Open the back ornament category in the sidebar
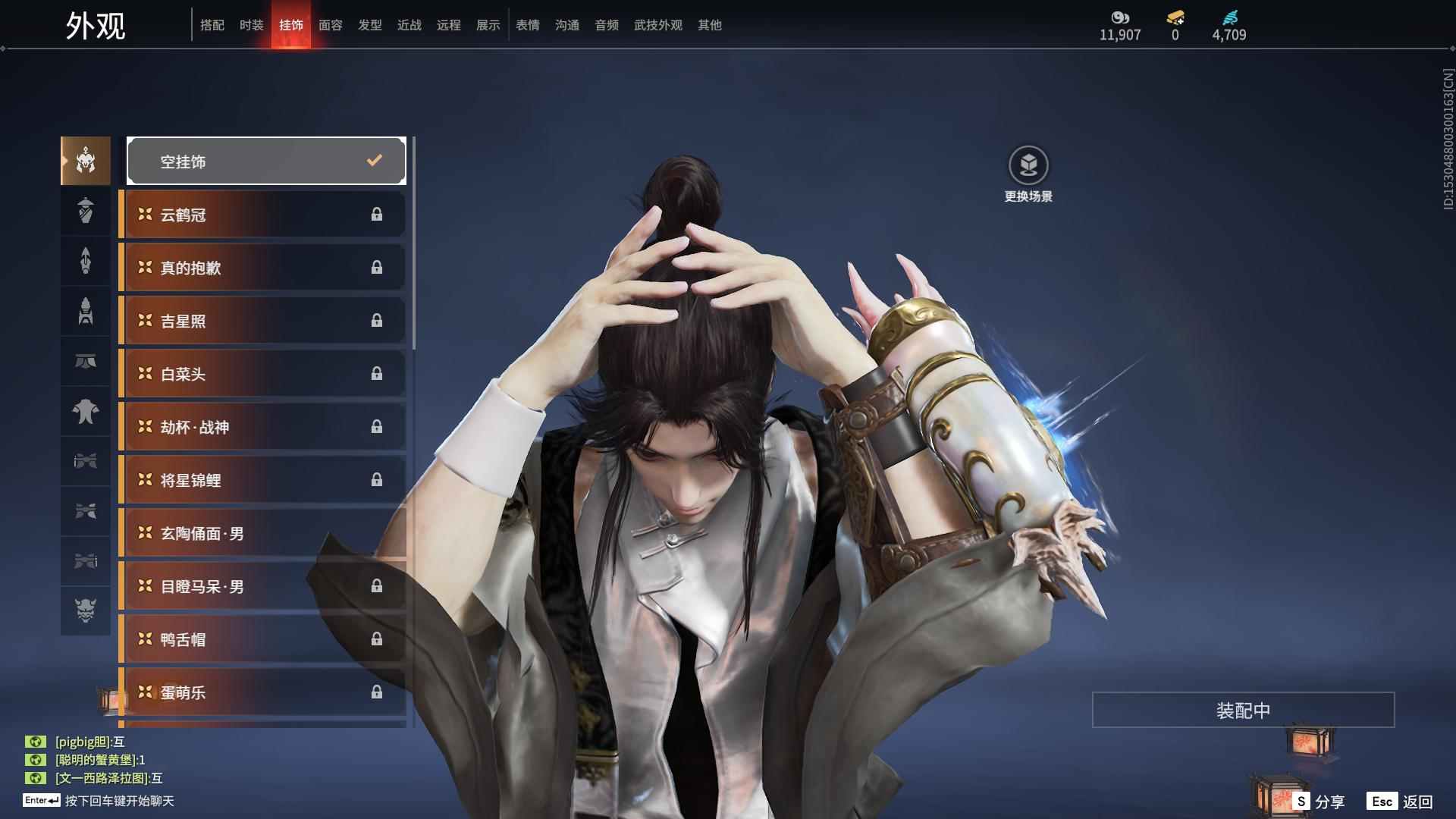Image resolution: width=1456 pixels, height=819 pixels. click(85, 261)
